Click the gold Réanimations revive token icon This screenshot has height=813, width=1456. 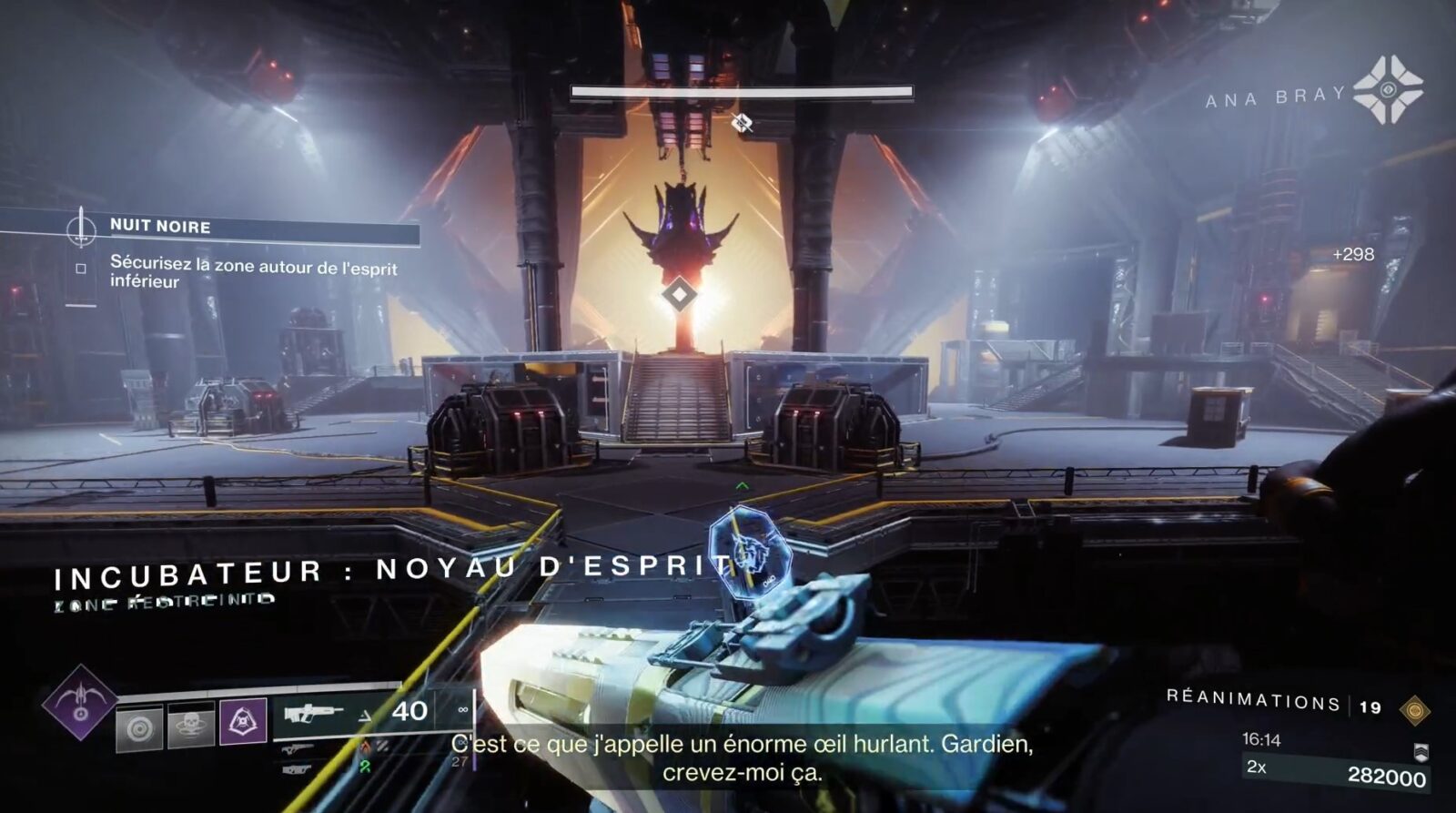1414,709
